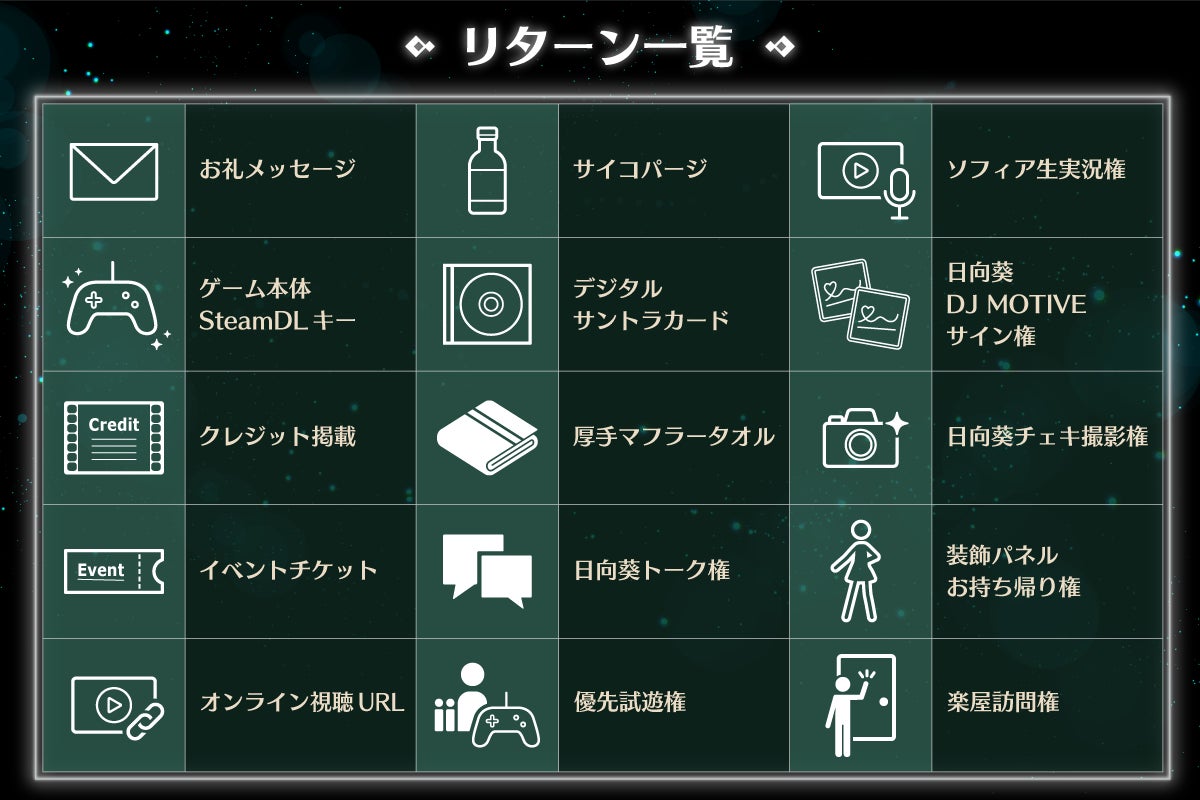1200x800 pixels.
Task: Select the デジタルサントラカード entry
Action: 650,304
